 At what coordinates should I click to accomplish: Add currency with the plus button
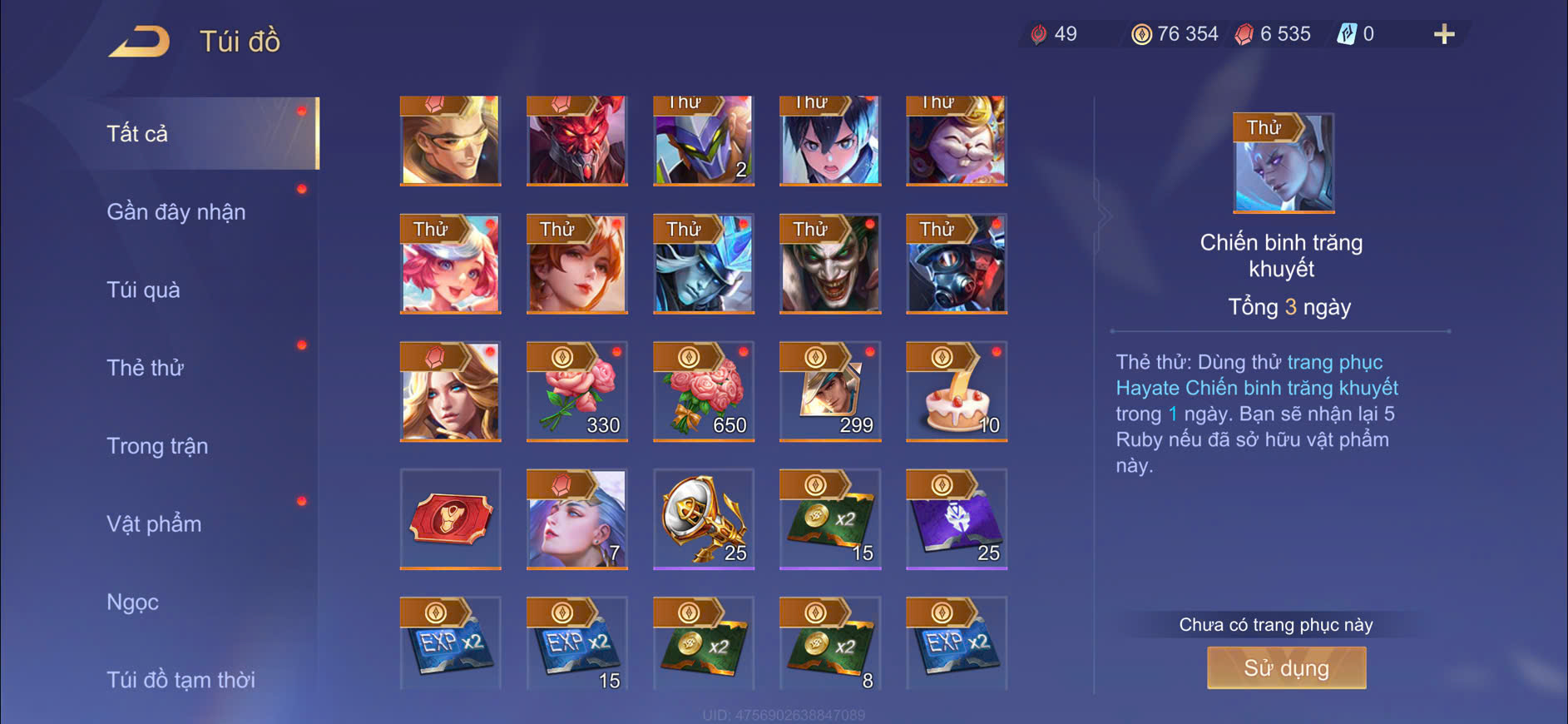point(1444,34)
